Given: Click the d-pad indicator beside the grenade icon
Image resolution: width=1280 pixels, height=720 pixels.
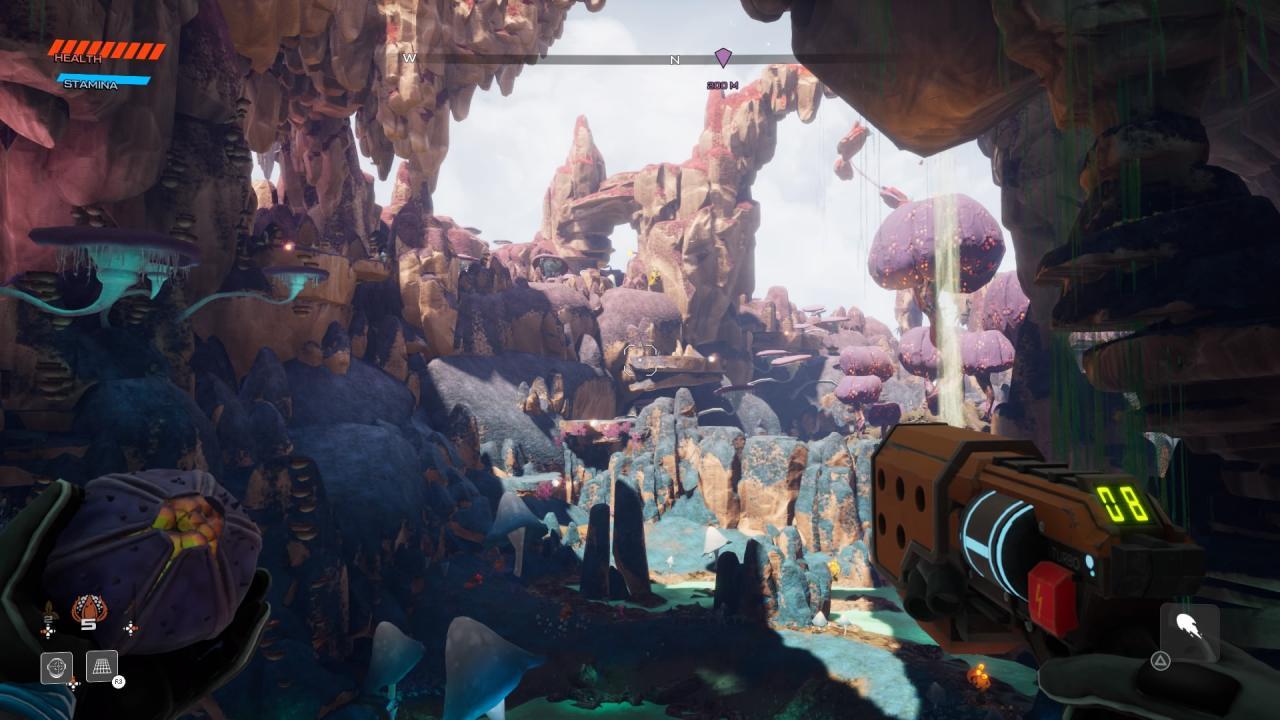Looking at the screenshot, I should pos(131,628).
